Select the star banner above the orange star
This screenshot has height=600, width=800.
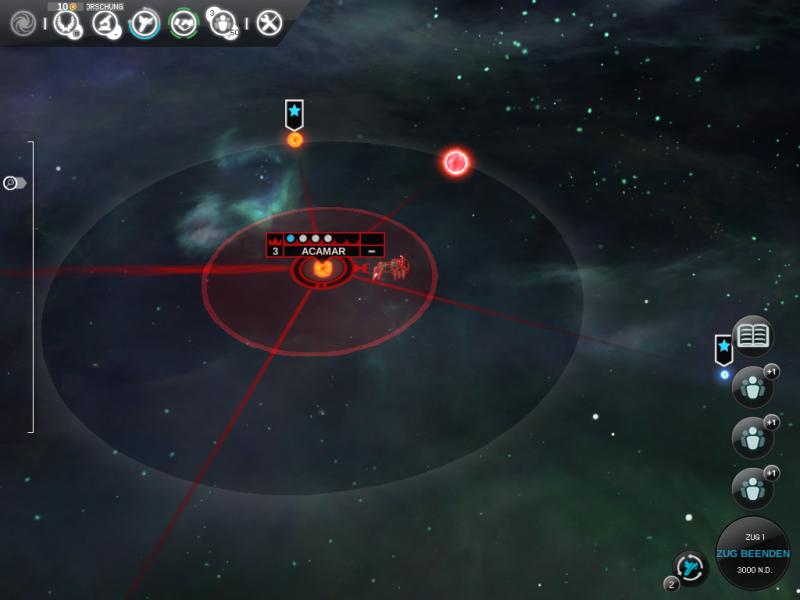[294, 112]
